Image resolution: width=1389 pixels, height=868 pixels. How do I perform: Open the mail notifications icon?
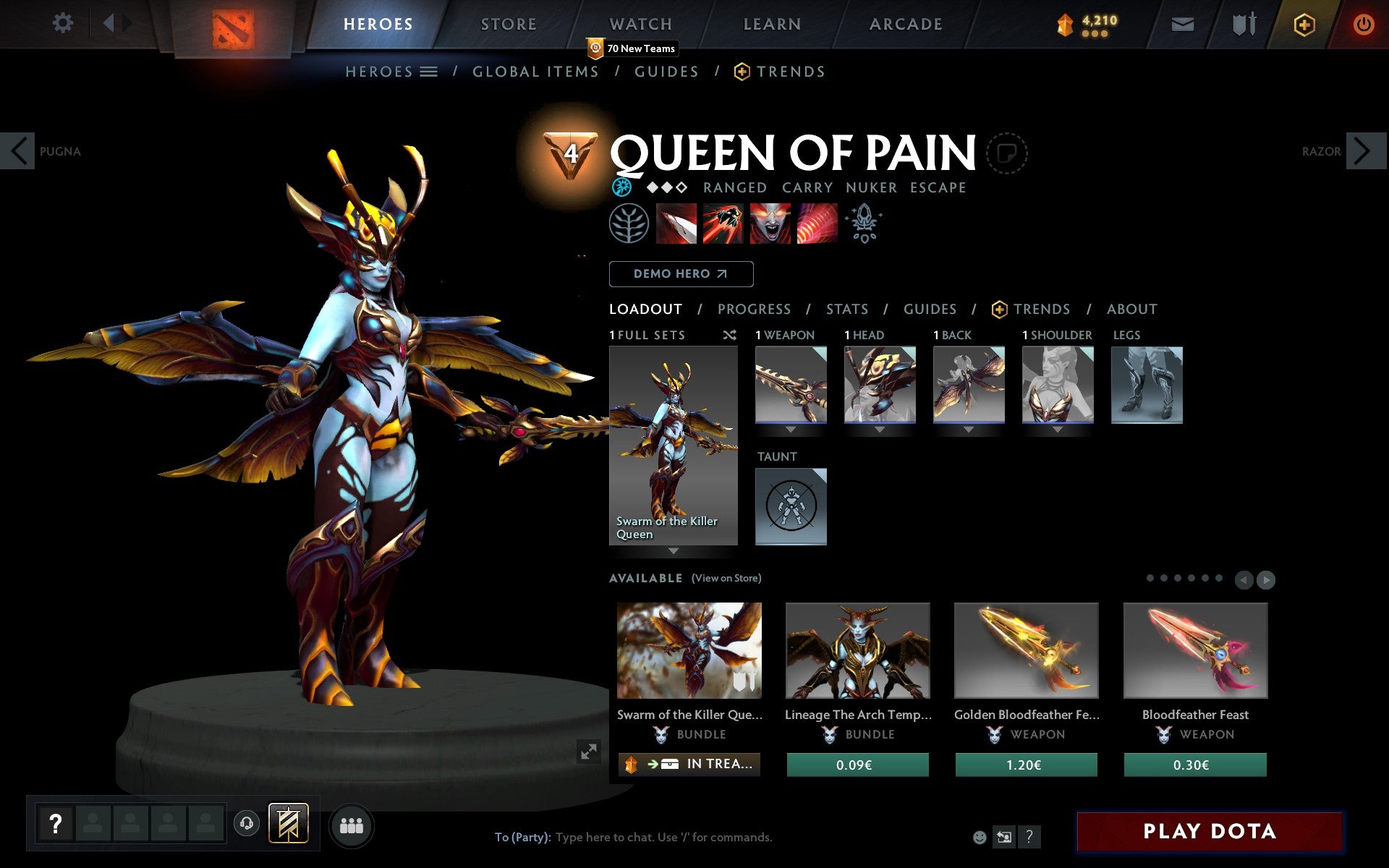pos(1182,24)
